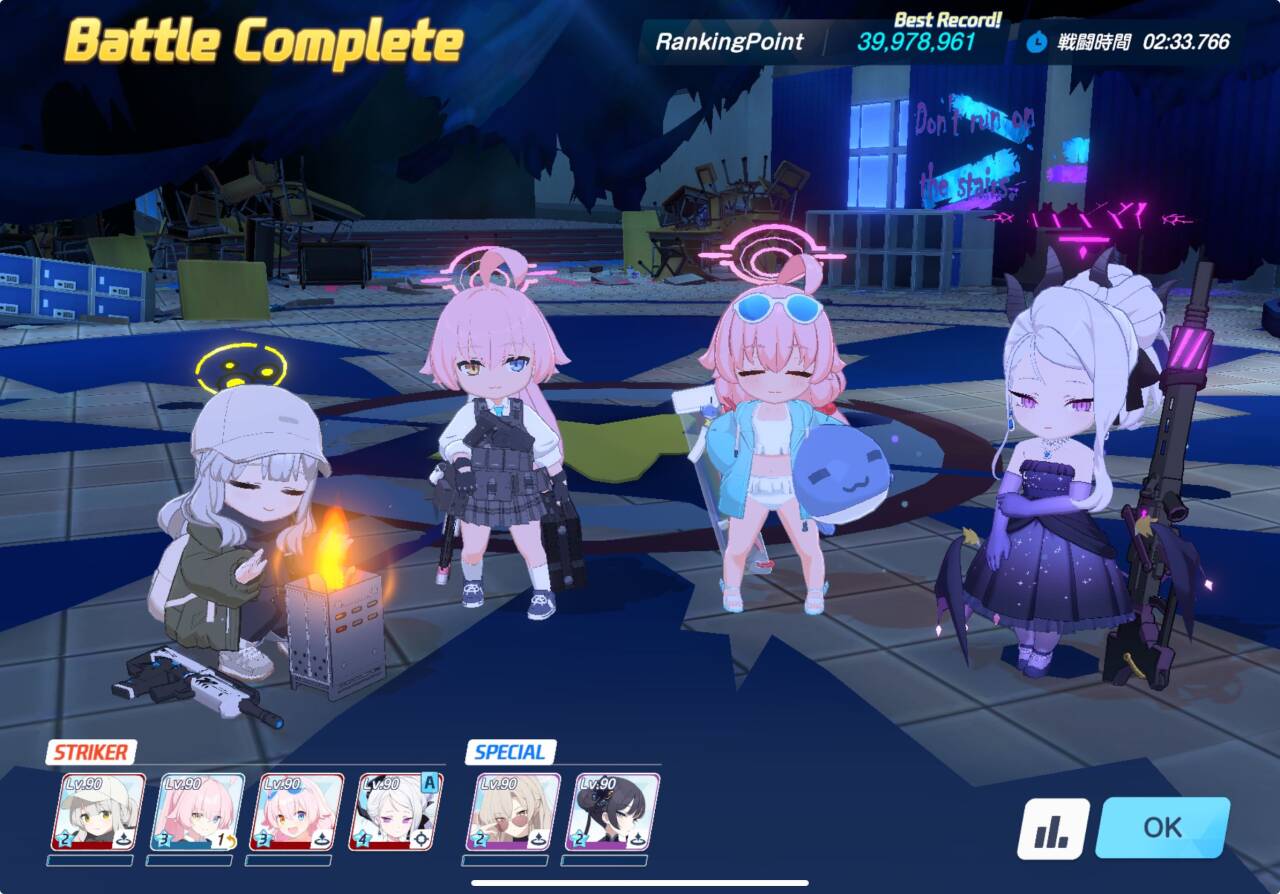Pick the blonde special student with sunglasses
Screen dimensions: 1280x894
(x=513, y=812)
